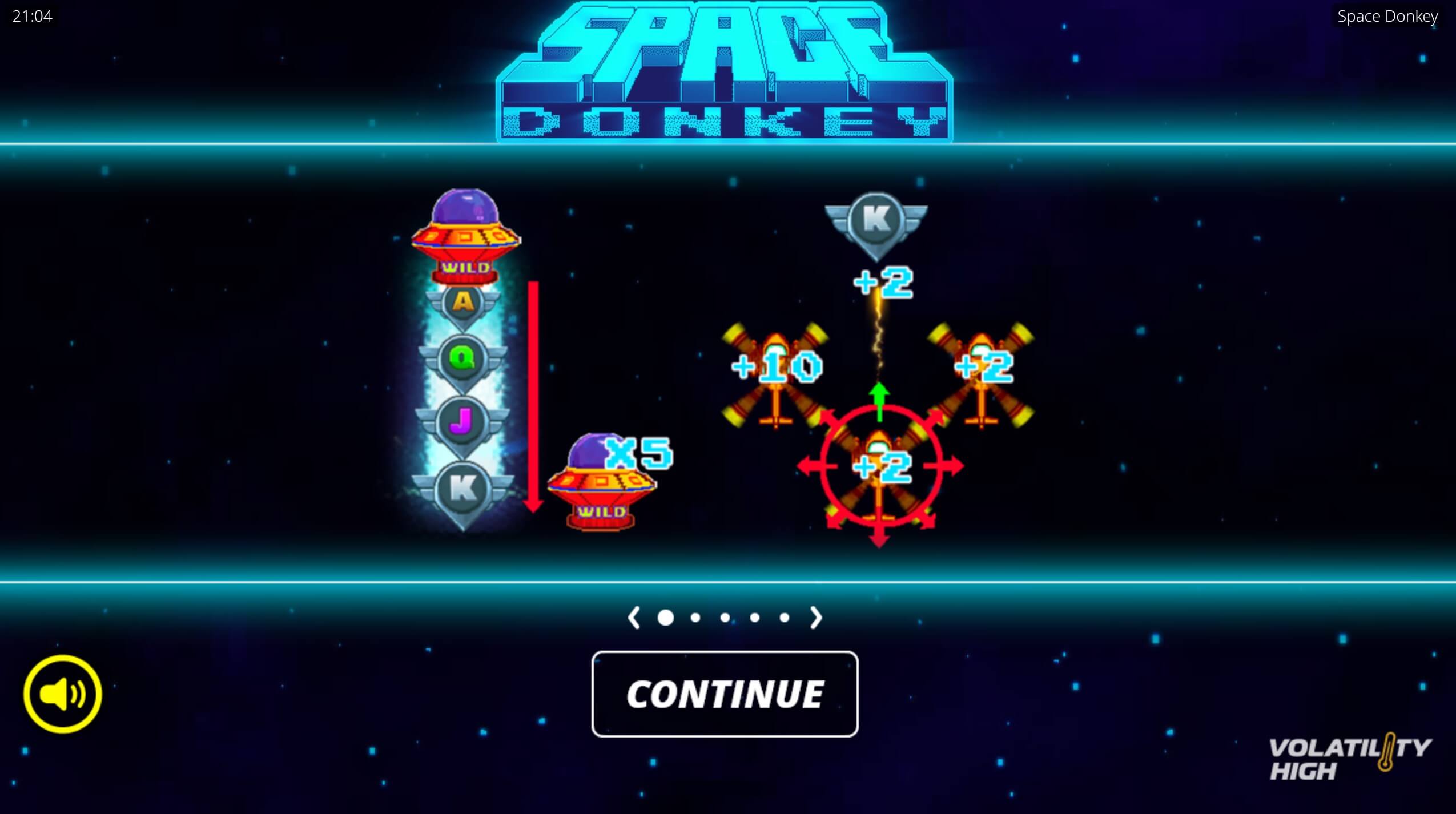The width and height of the screenshot is (1456, 814).
Task: Advance pages with the right chevron arrow
Action: pos(817,617)
